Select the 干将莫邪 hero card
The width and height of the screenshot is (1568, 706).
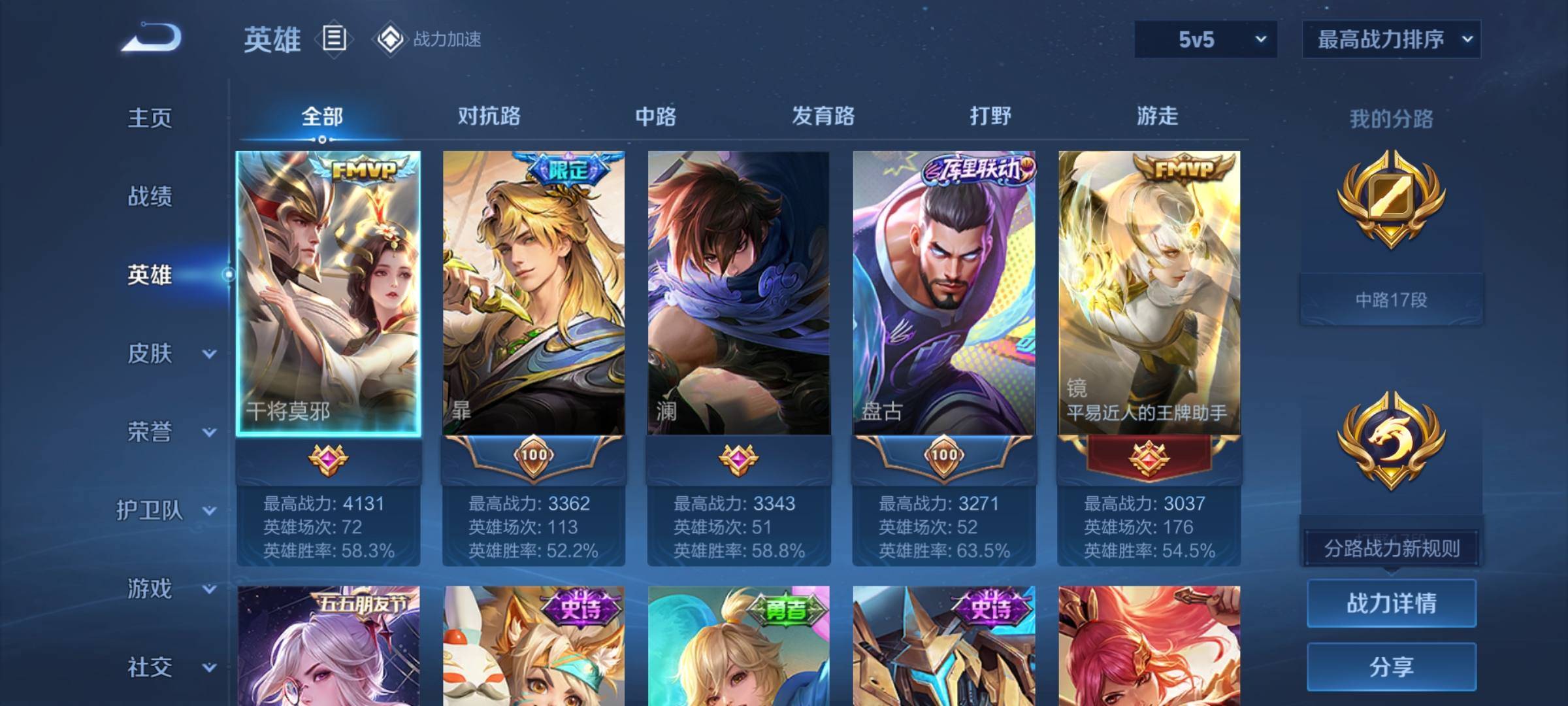coord(328,294)
